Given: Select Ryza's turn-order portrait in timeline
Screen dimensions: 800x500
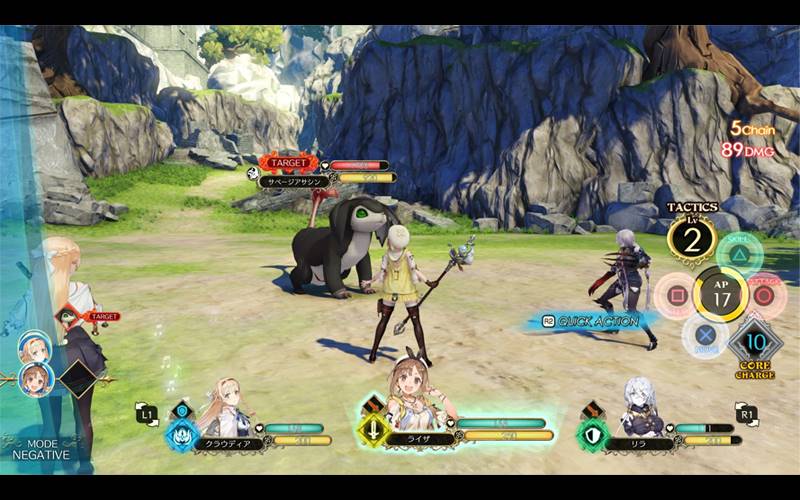Looking at the screenshot, I should click(x=35, y=380).
